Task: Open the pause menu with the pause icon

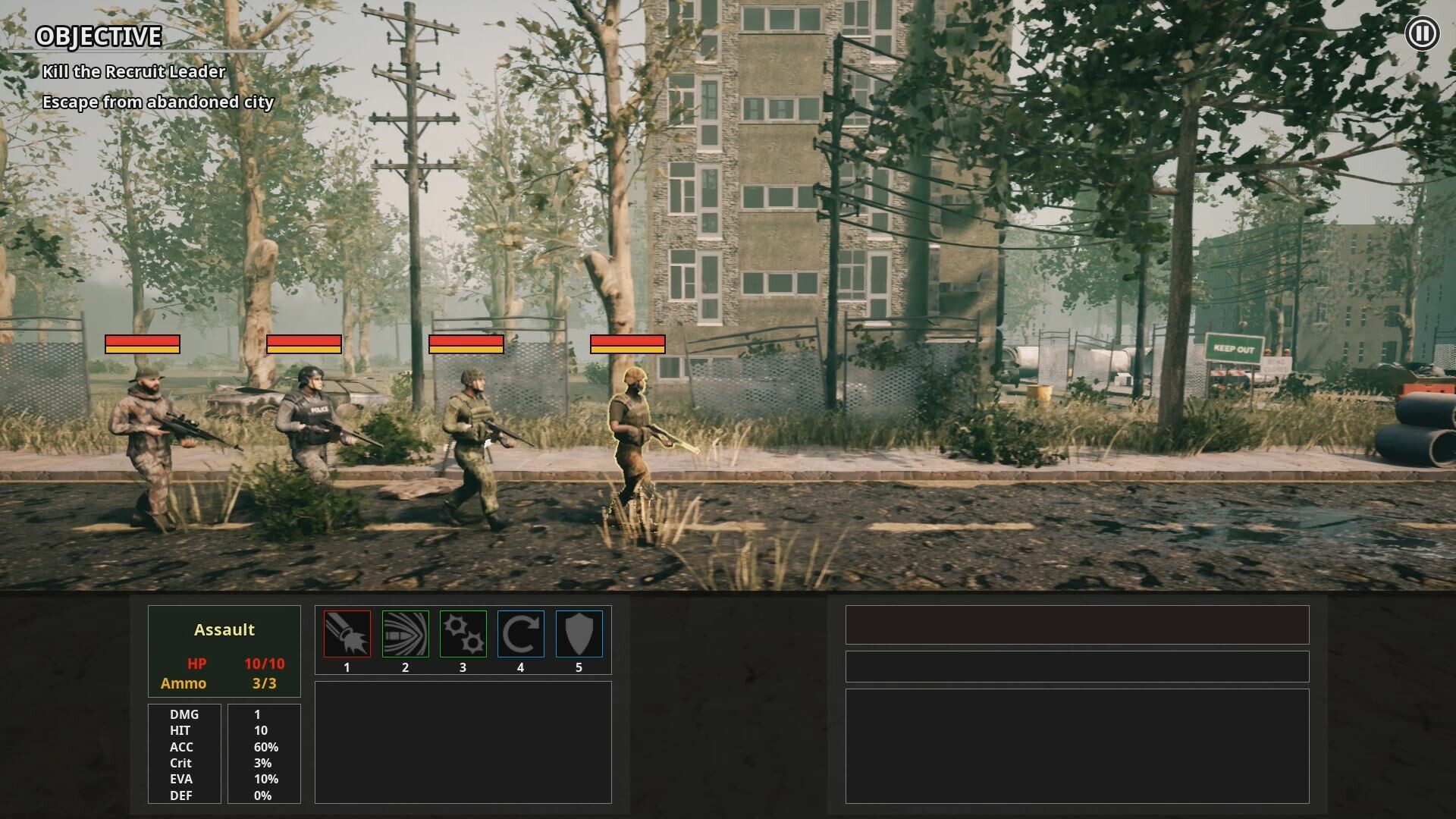Action: 1423,32
